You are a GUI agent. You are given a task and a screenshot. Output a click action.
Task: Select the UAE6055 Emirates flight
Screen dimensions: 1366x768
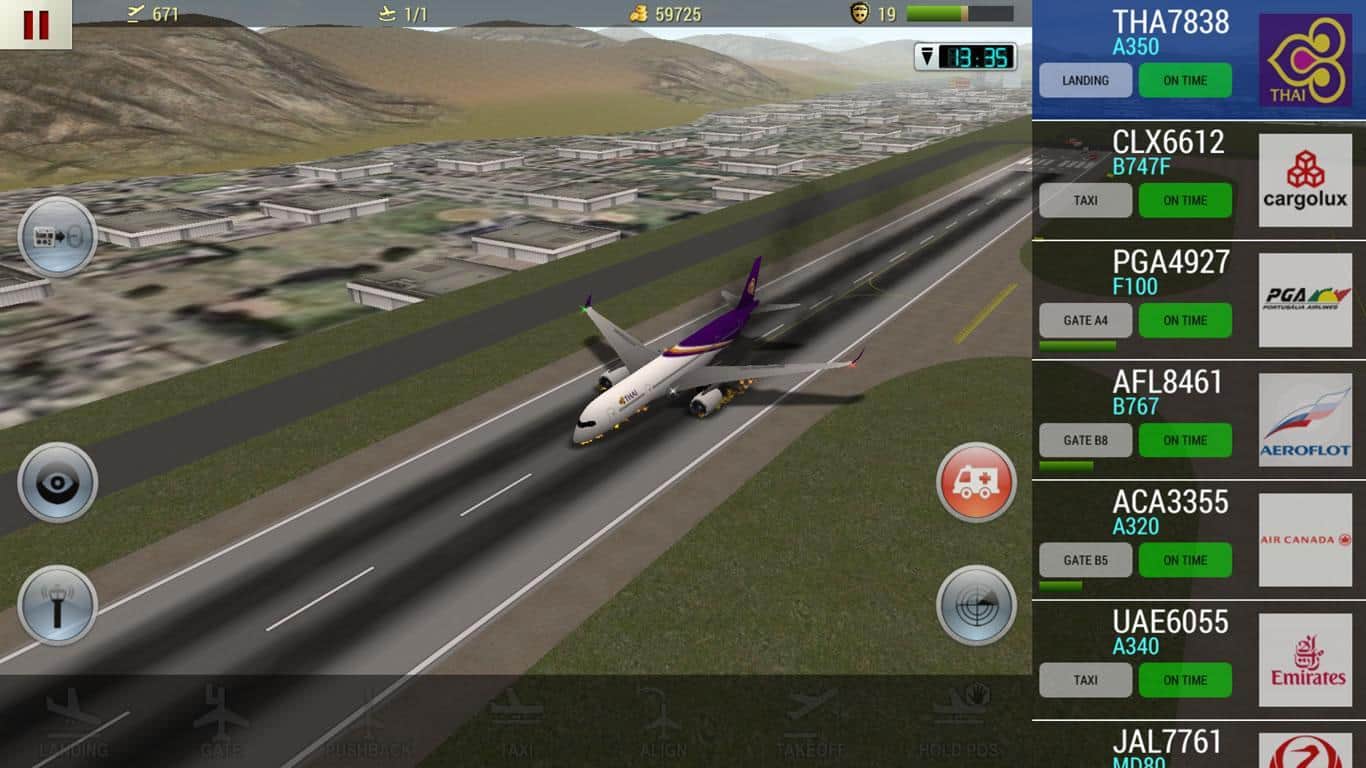pos(1168,633)
